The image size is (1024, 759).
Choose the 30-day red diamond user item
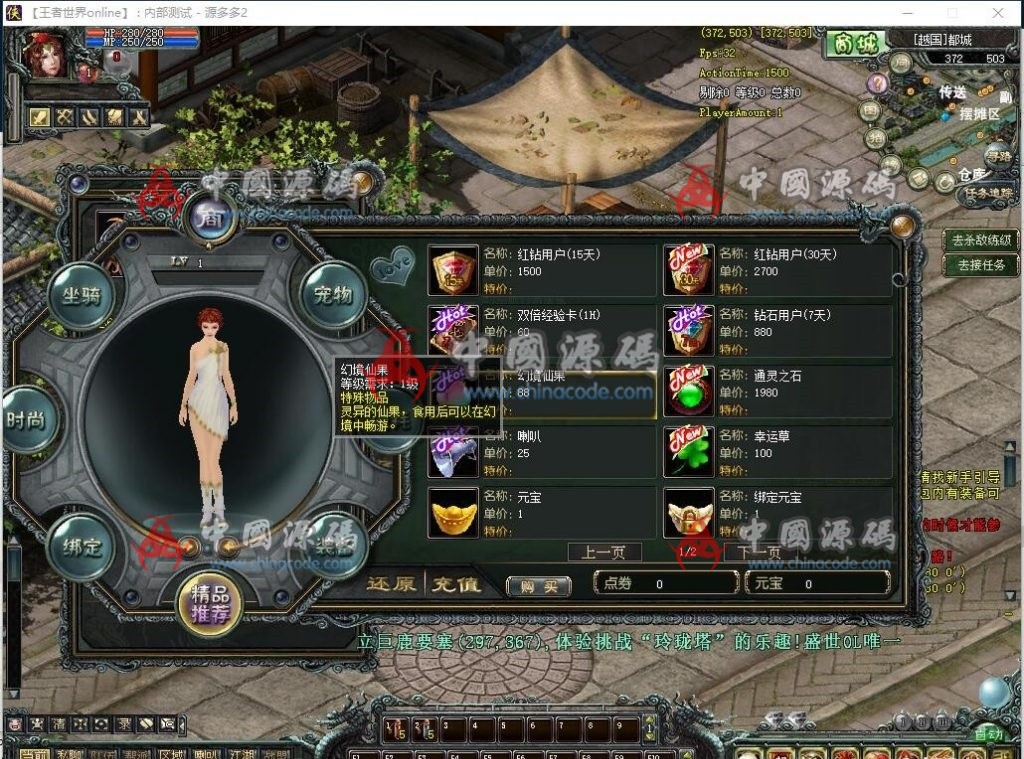point(689,270)
